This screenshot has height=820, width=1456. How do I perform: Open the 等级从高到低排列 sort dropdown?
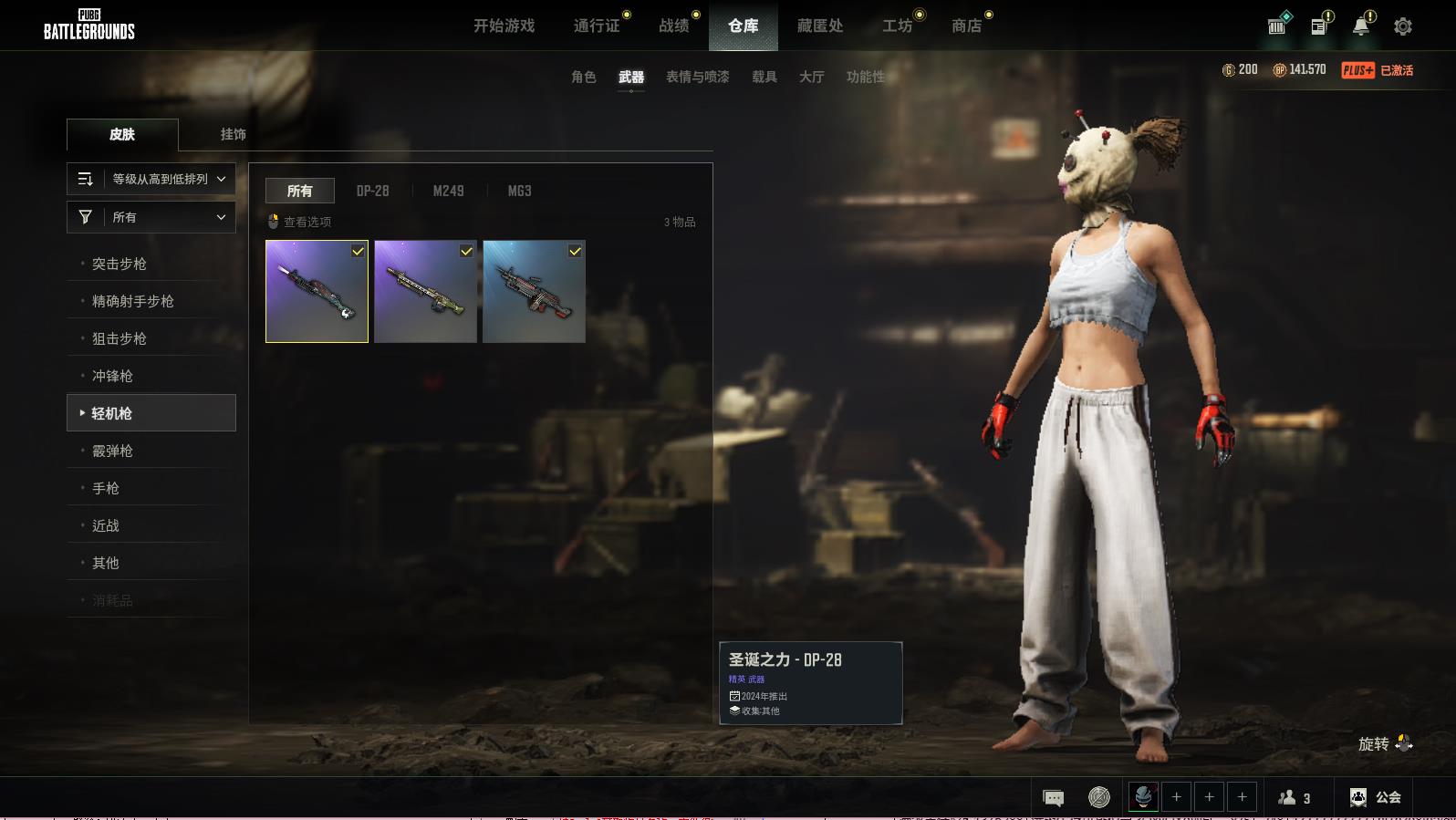151,179
